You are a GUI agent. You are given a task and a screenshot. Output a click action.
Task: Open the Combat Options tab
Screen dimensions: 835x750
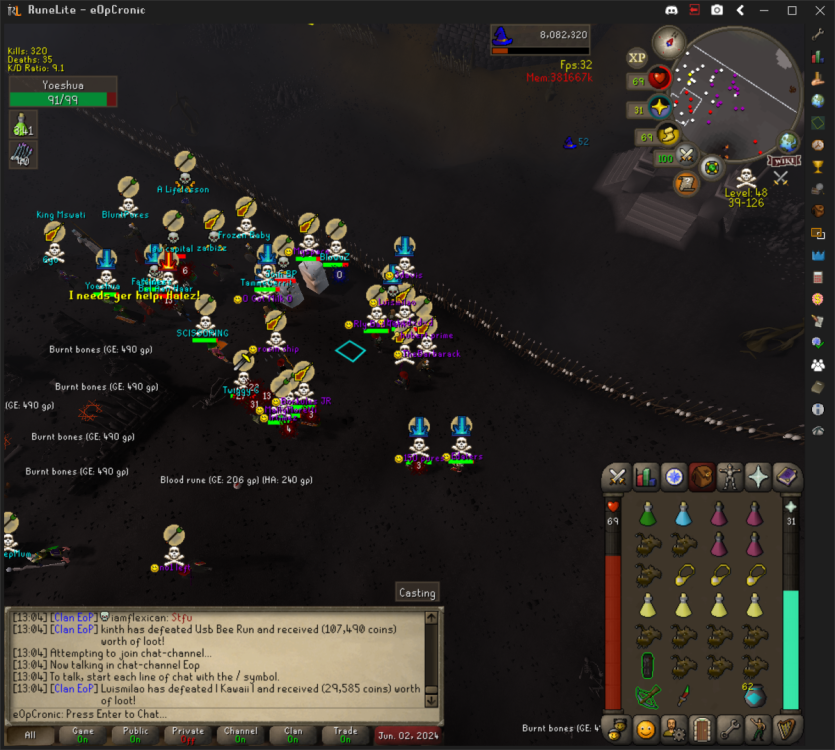coord(618,477)
